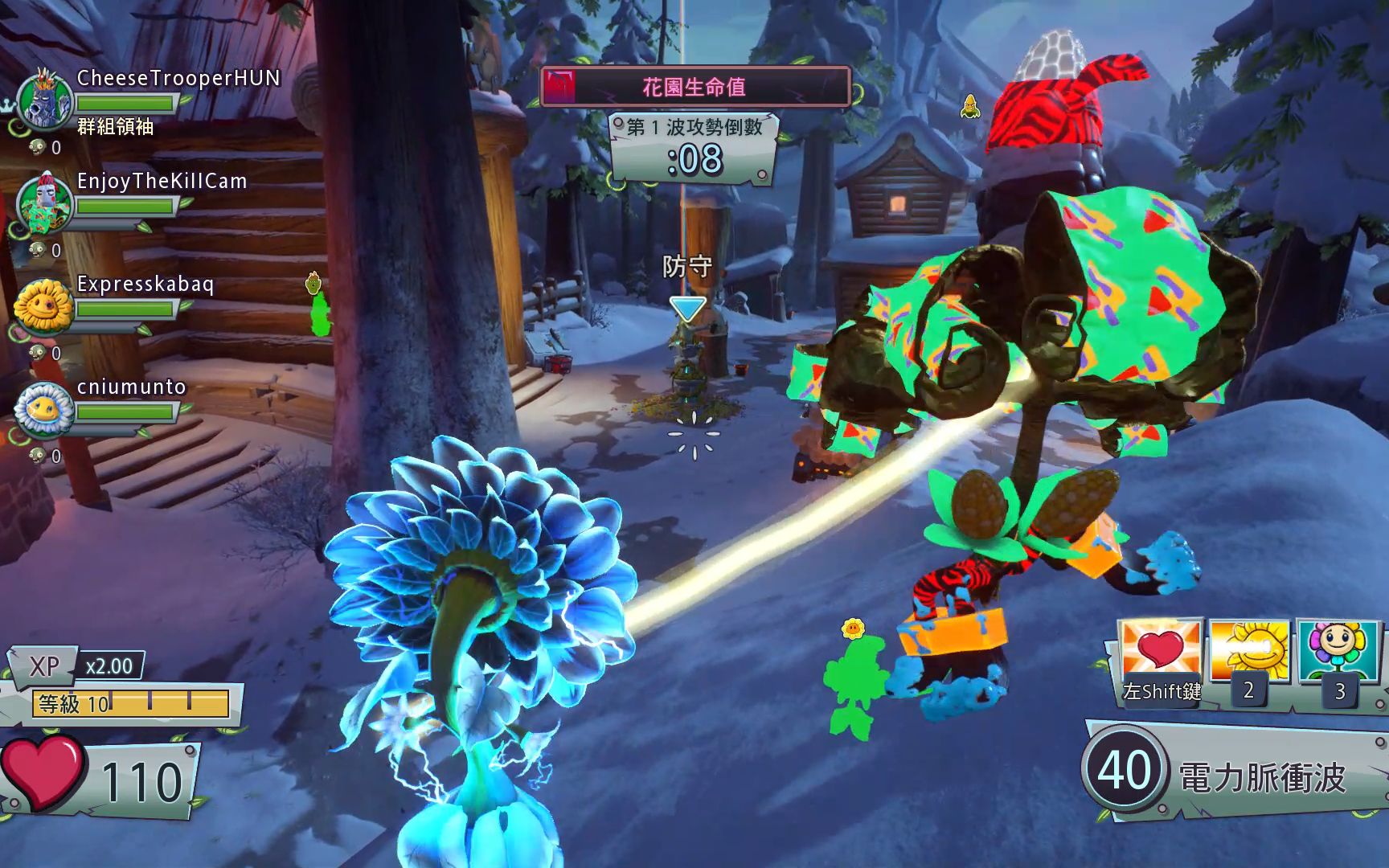Viewport: 1389px width, 868px height.
Task: Select cniumunto's player portrait
Action: click(x=44, y=408)
